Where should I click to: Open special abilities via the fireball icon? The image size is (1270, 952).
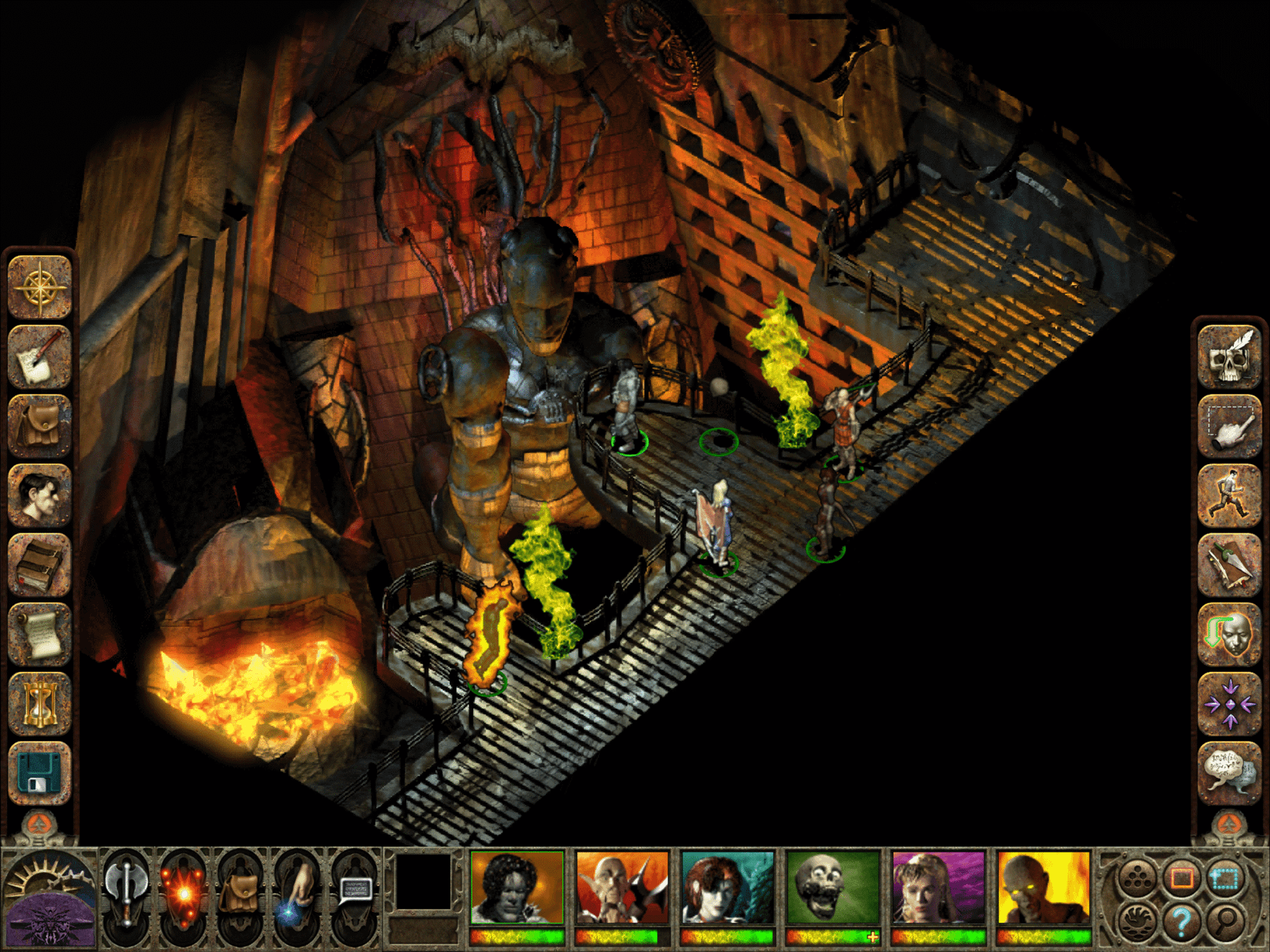click(x=185, y=893)
